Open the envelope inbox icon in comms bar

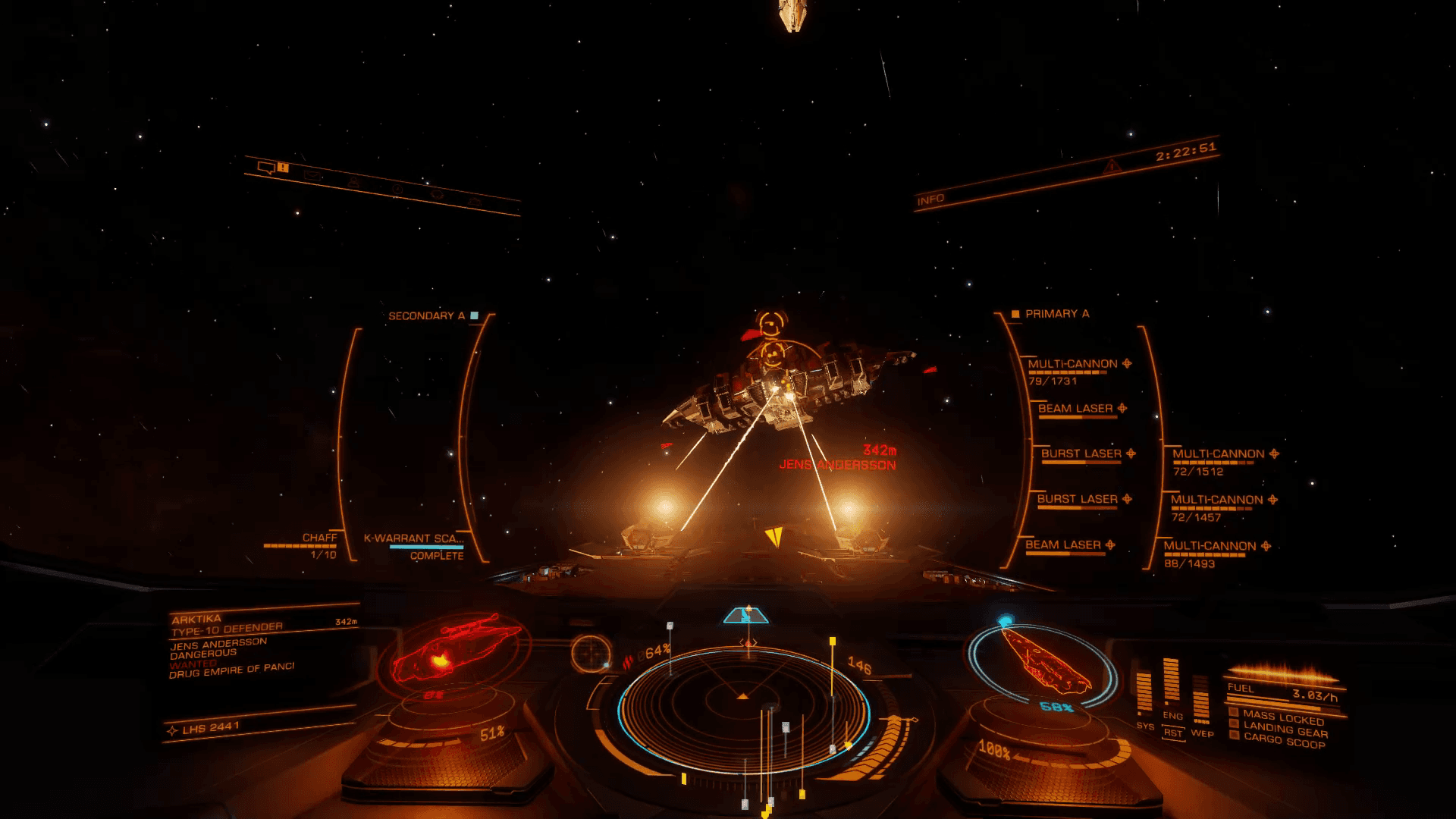click(x=312, y=176)
